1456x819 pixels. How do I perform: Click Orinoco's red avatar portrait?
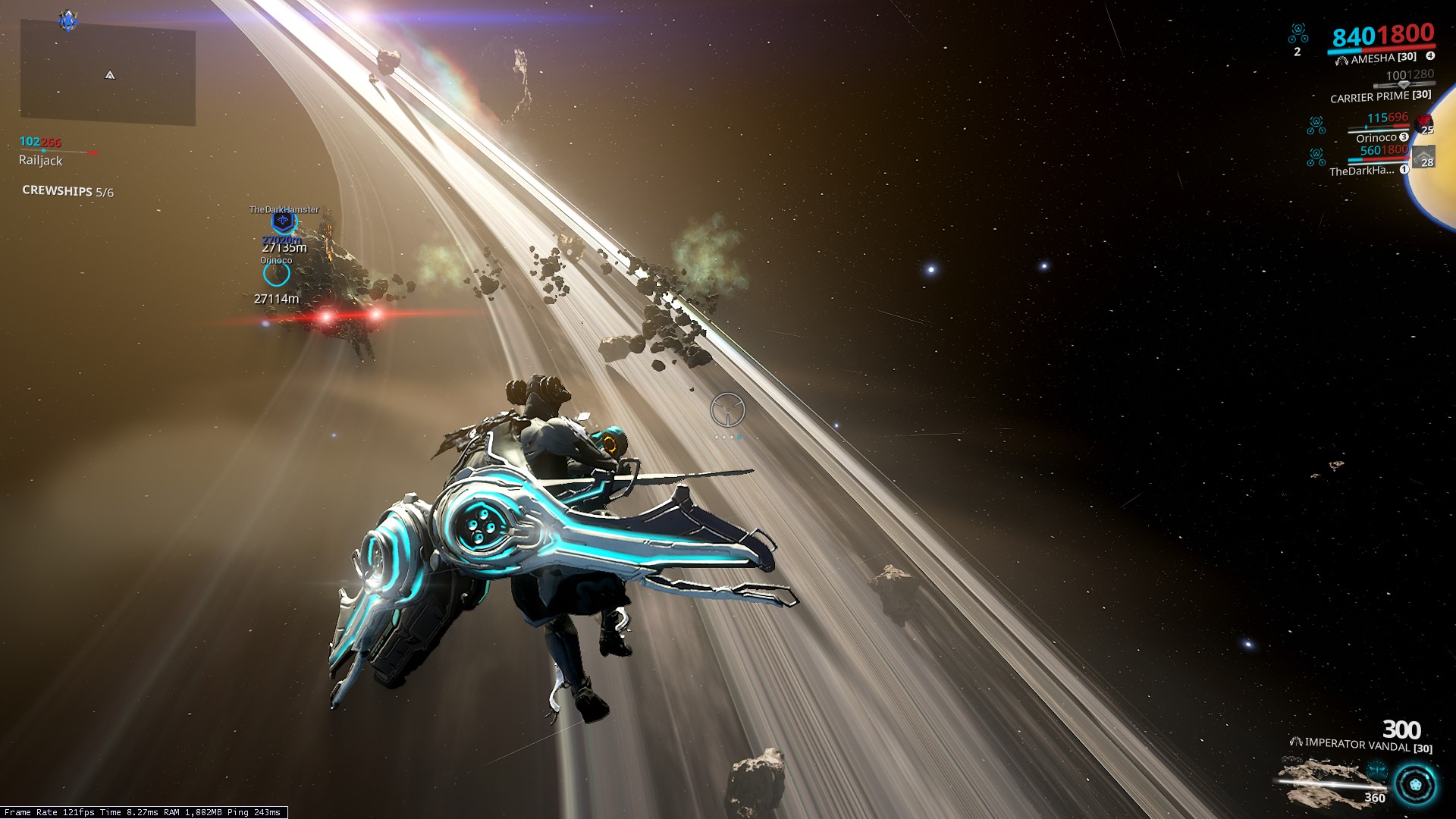[1425, 123]
